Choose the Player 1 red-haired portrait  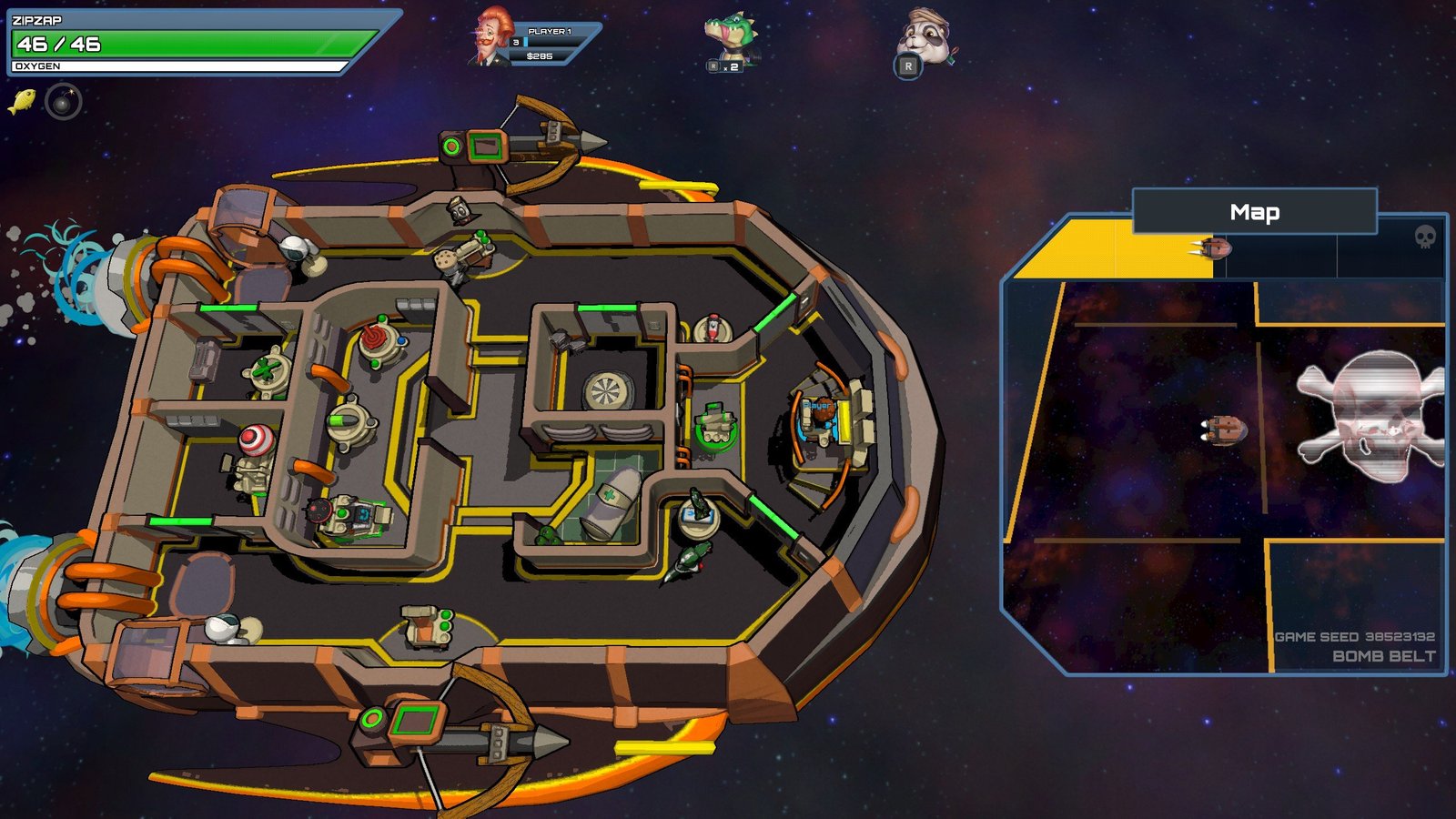[x=491, y=38]
